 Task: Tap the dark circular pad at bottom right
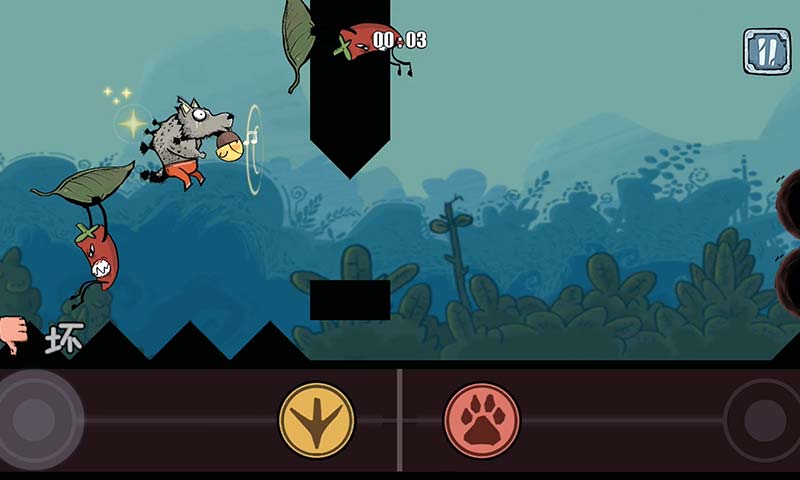[764, 420]
